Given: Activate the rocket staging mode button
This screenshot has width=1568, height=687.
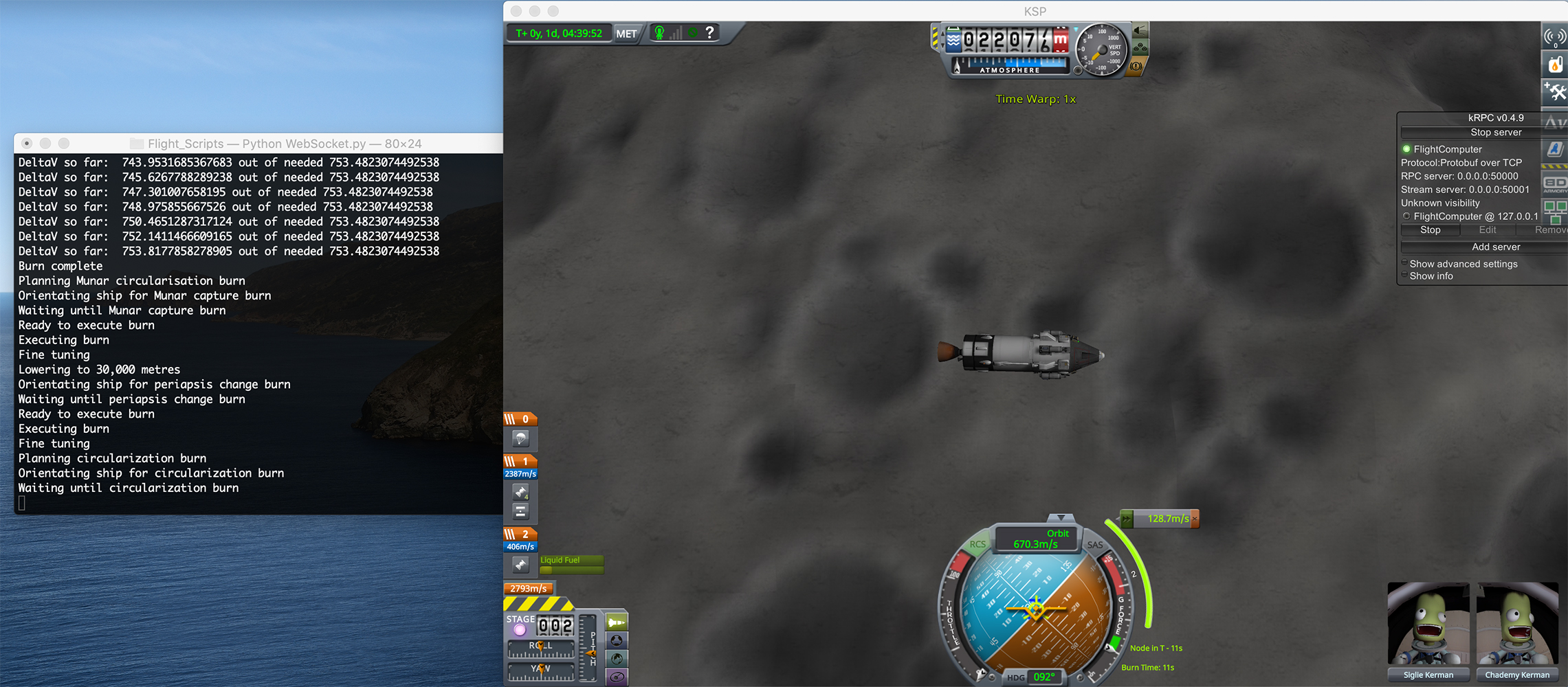Looking at the screenshot, I should click(x=617, y=622).
